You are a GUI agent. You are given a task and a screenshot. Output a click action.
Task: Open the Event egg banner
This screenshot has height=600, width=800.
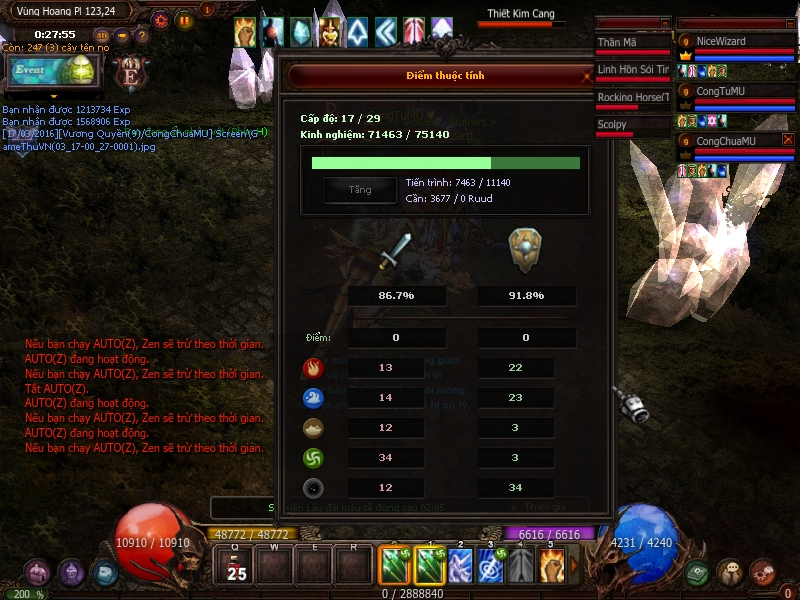(51, 71)
